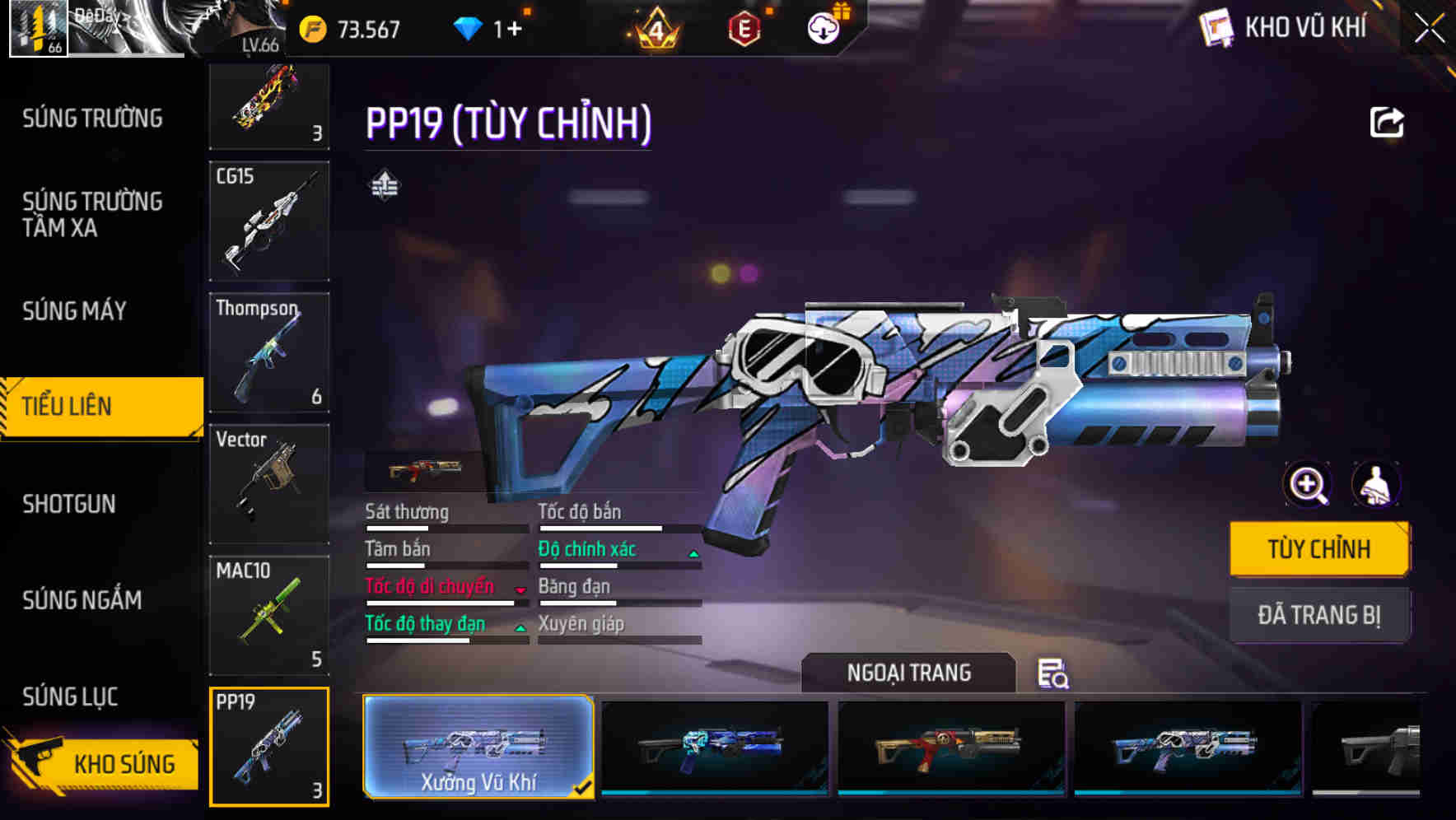Screen dimensions: 1456x820
Task: Open the share icon for PP19
Action: click(x=1388, y=122)
